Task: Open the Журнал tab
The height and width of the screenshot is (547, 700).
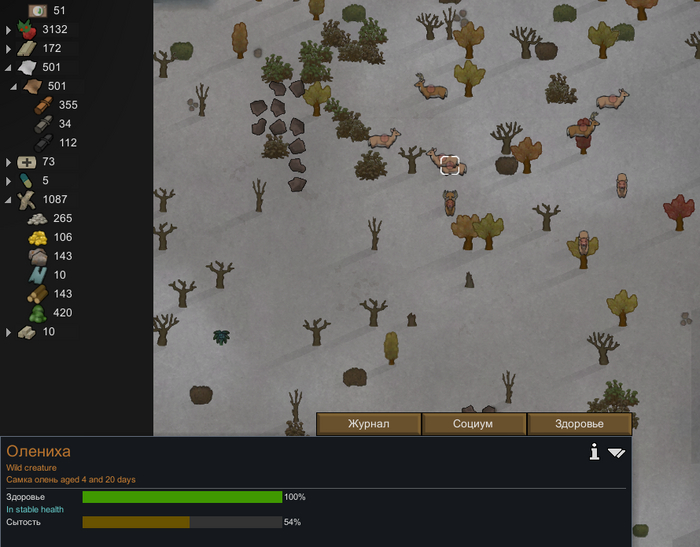Action: (368, 424)
